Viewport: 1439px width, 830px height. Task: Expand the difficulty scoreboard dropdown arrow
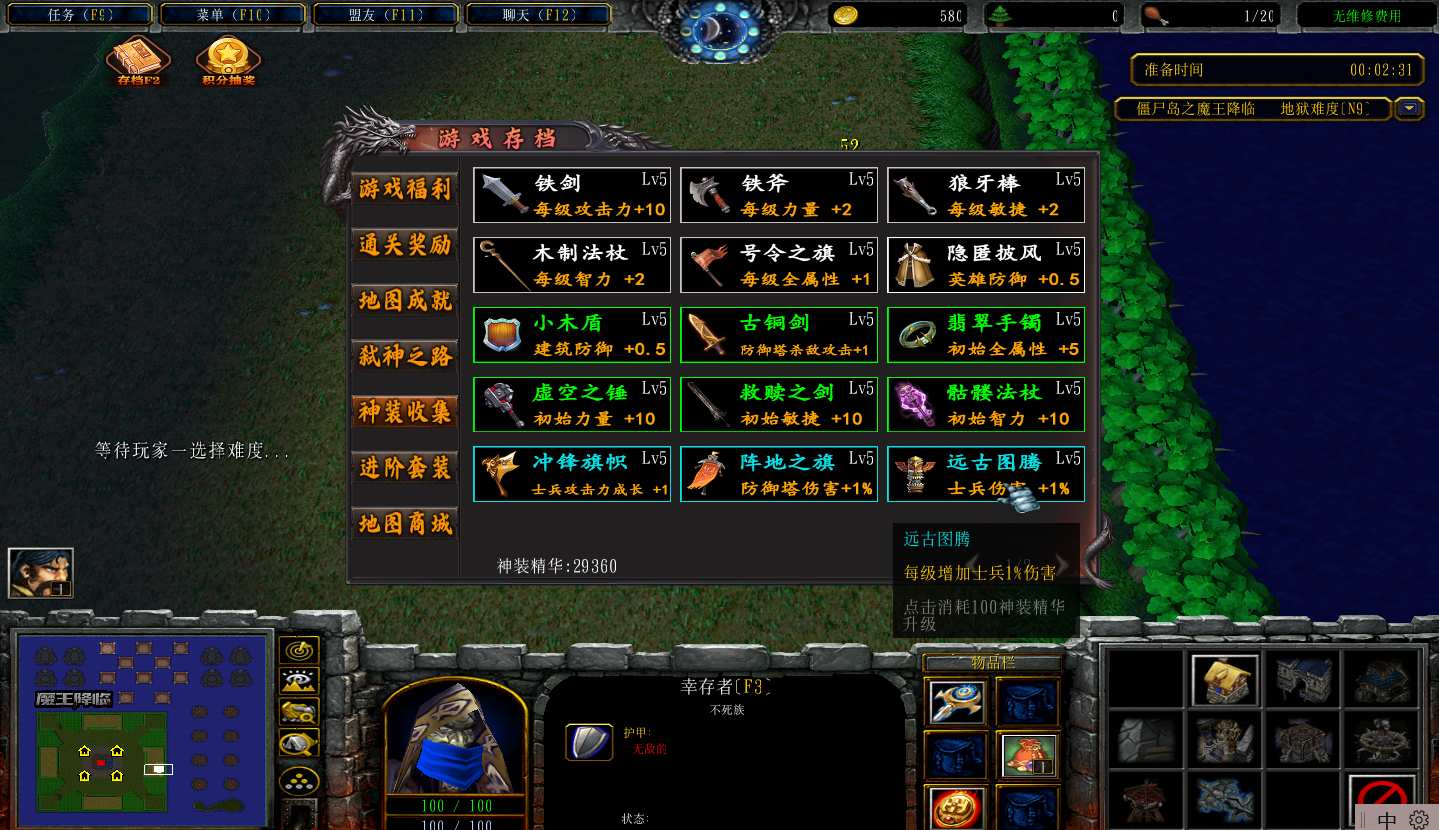(x=1410, y=109)
